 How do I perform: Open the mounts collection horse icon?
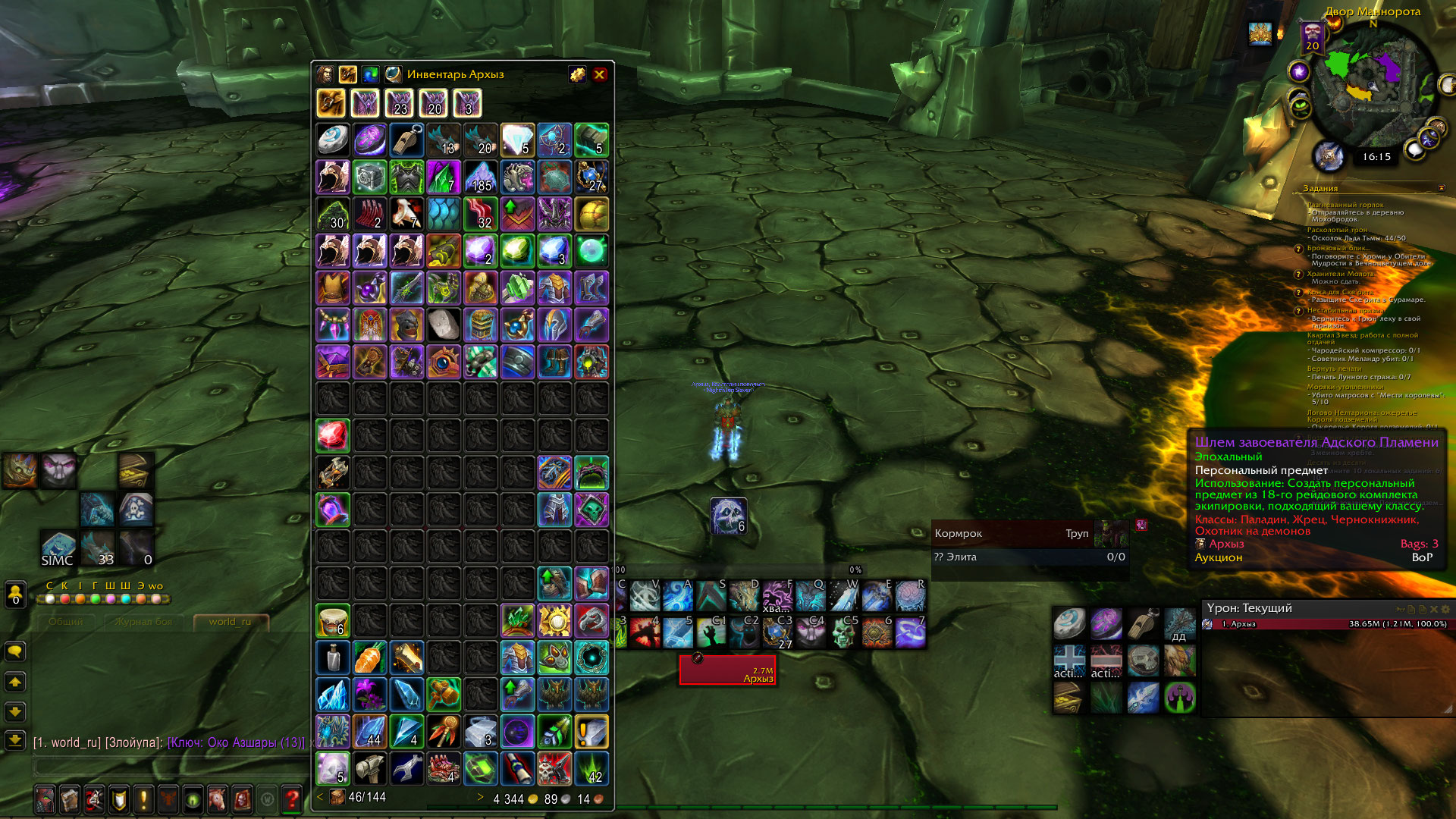point(218,799)
